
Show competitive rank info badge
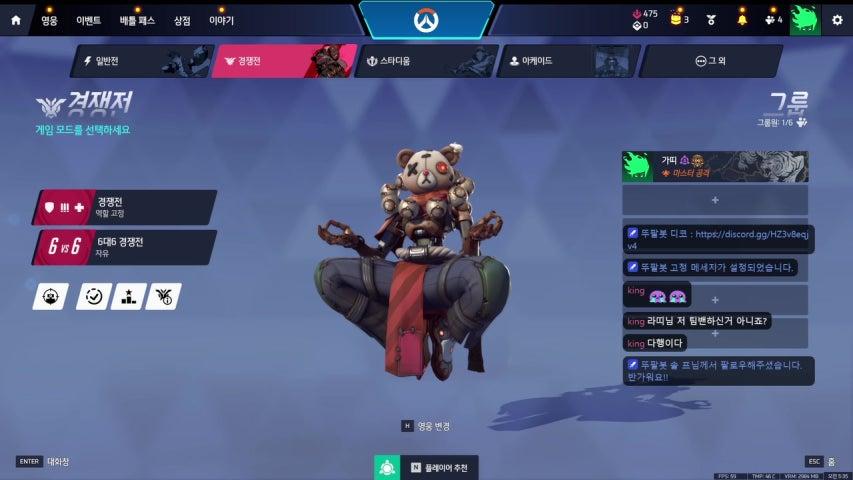(x=163, y=296)
